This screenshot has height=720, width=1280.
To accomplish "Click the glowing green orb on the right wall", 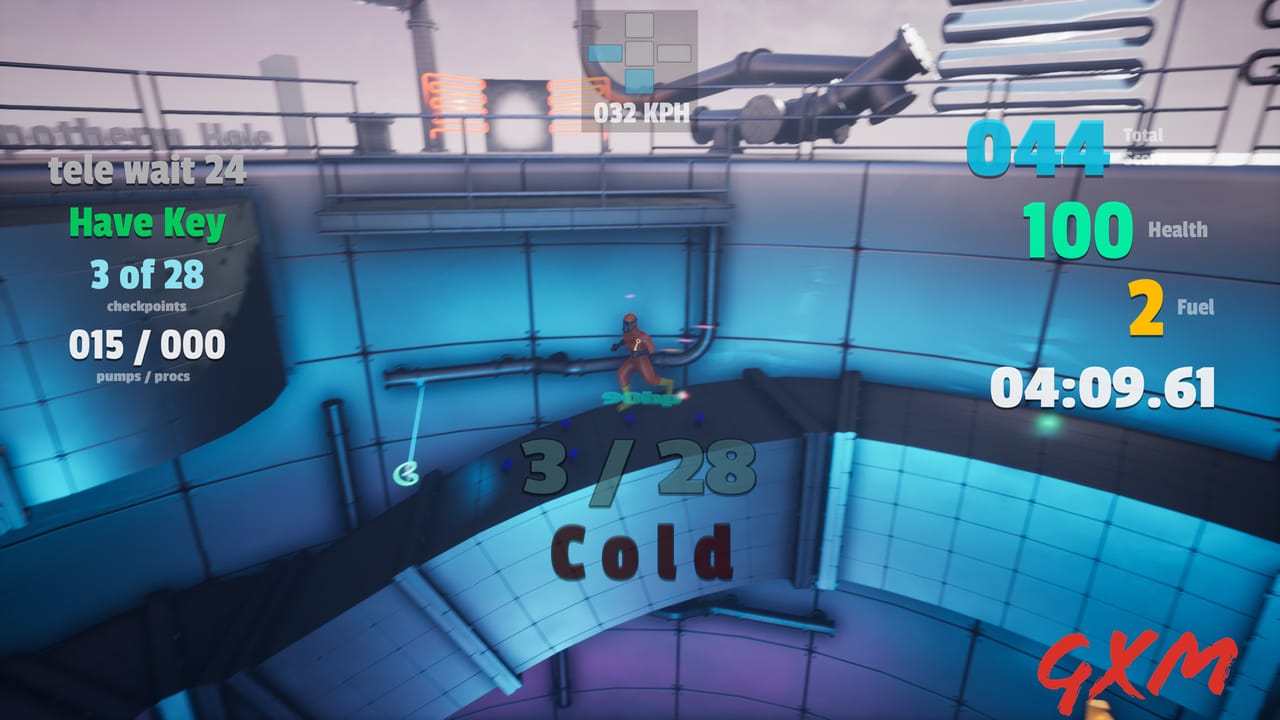I will tap(1047, 424).
